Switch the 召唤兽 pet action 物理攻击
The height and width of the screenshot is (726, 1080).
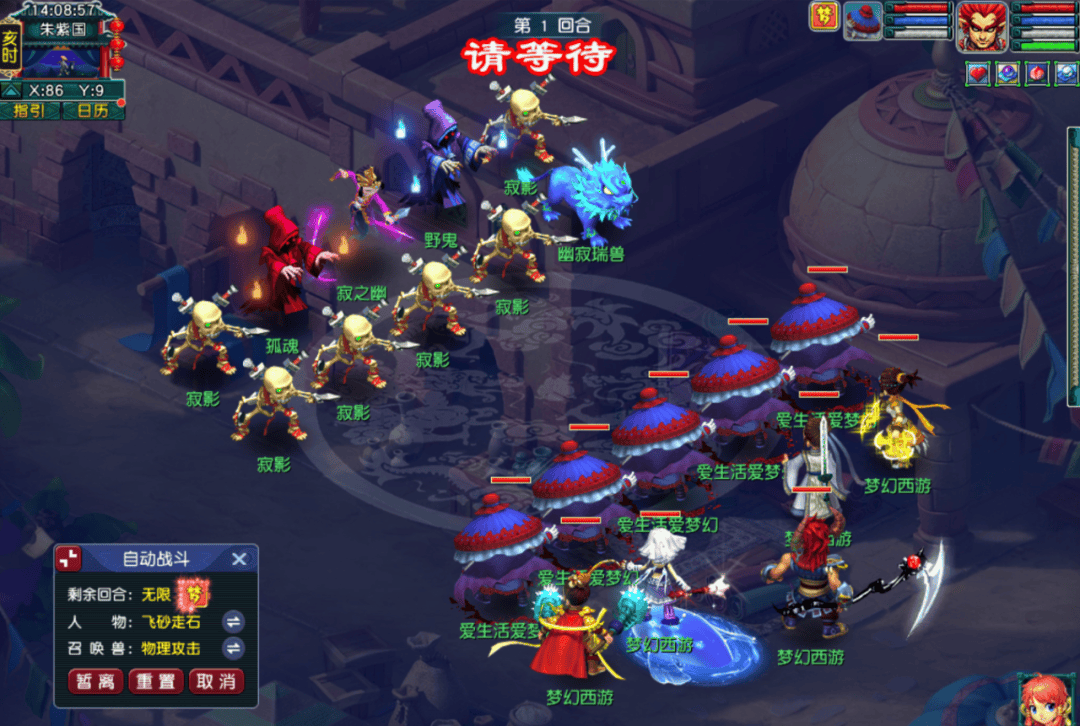(233, 648)
